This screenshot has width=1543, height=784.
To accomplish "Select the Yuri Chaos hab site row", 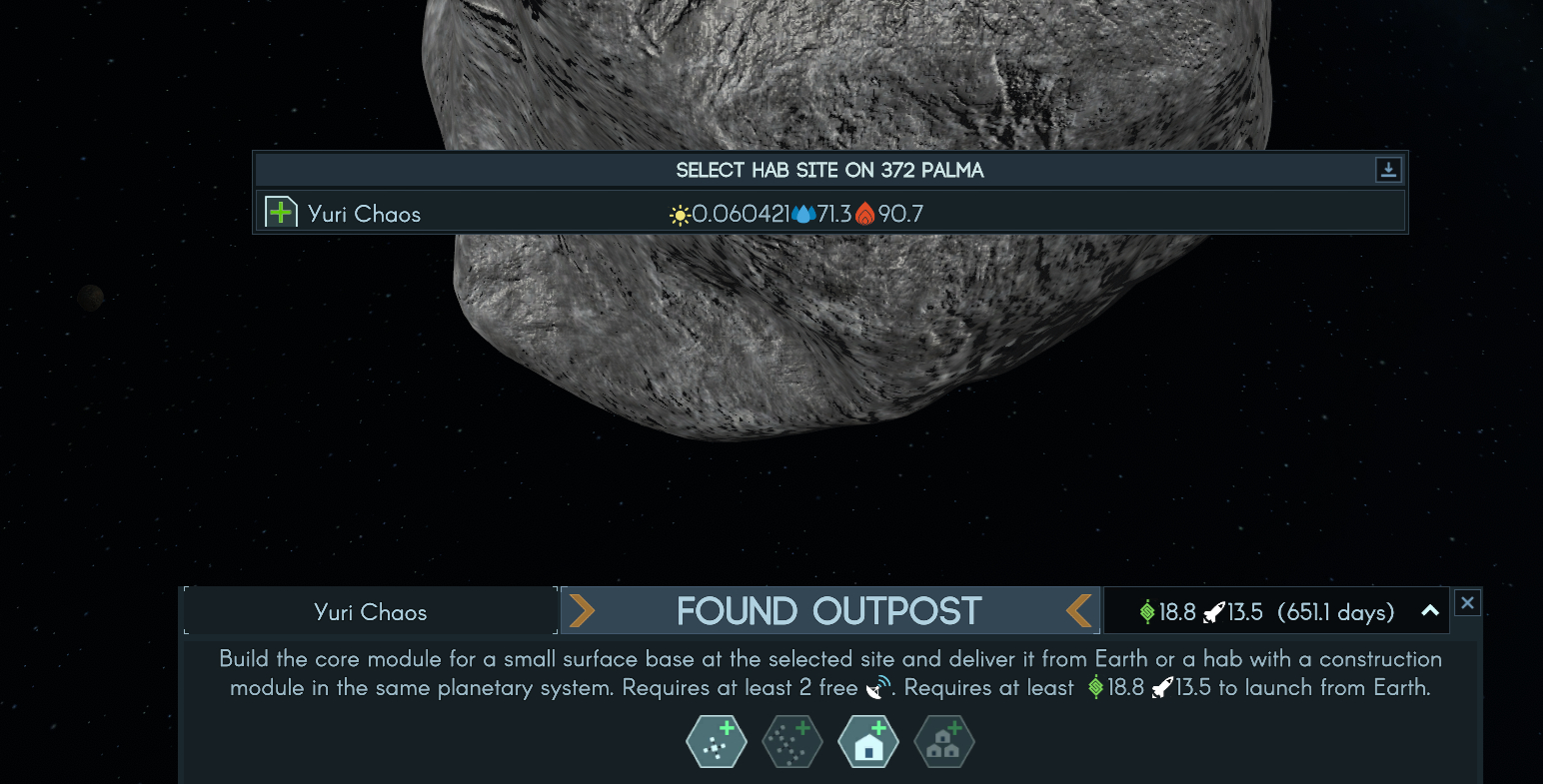I will tap(829, 213).
